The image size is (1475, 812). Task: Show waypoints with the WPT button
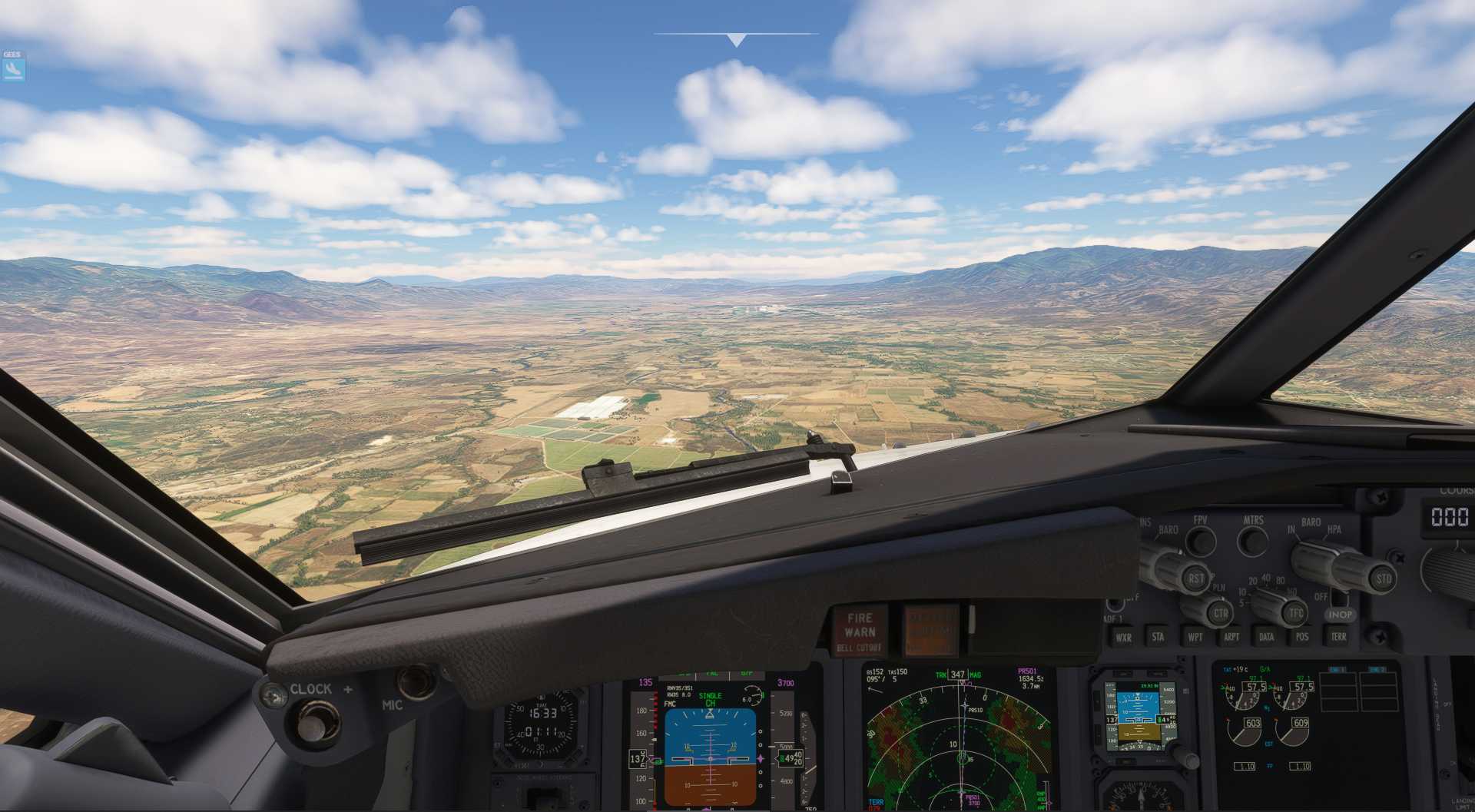tap(1195, 637)
